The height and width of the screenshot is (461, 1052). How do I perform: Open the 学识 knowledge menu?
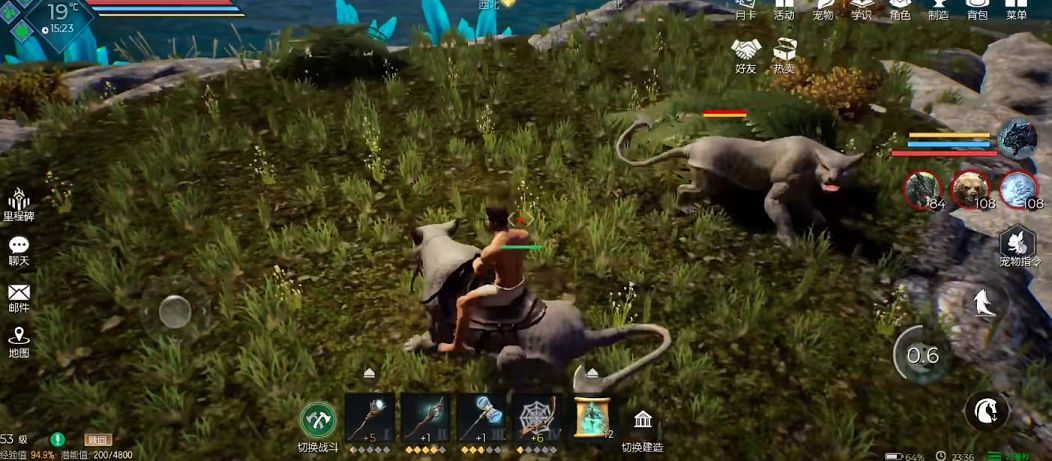[861, 8]
